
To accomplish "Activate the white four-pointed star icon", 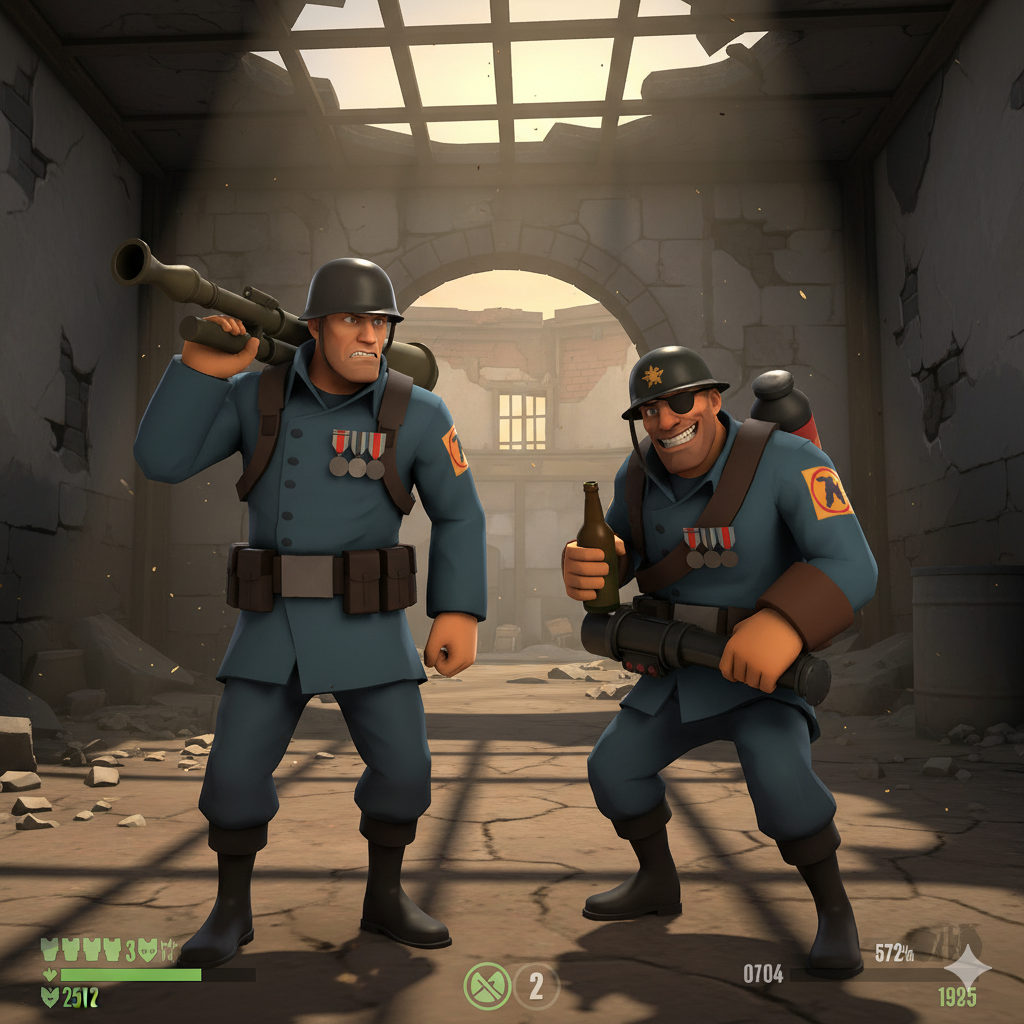I will 967,968.
